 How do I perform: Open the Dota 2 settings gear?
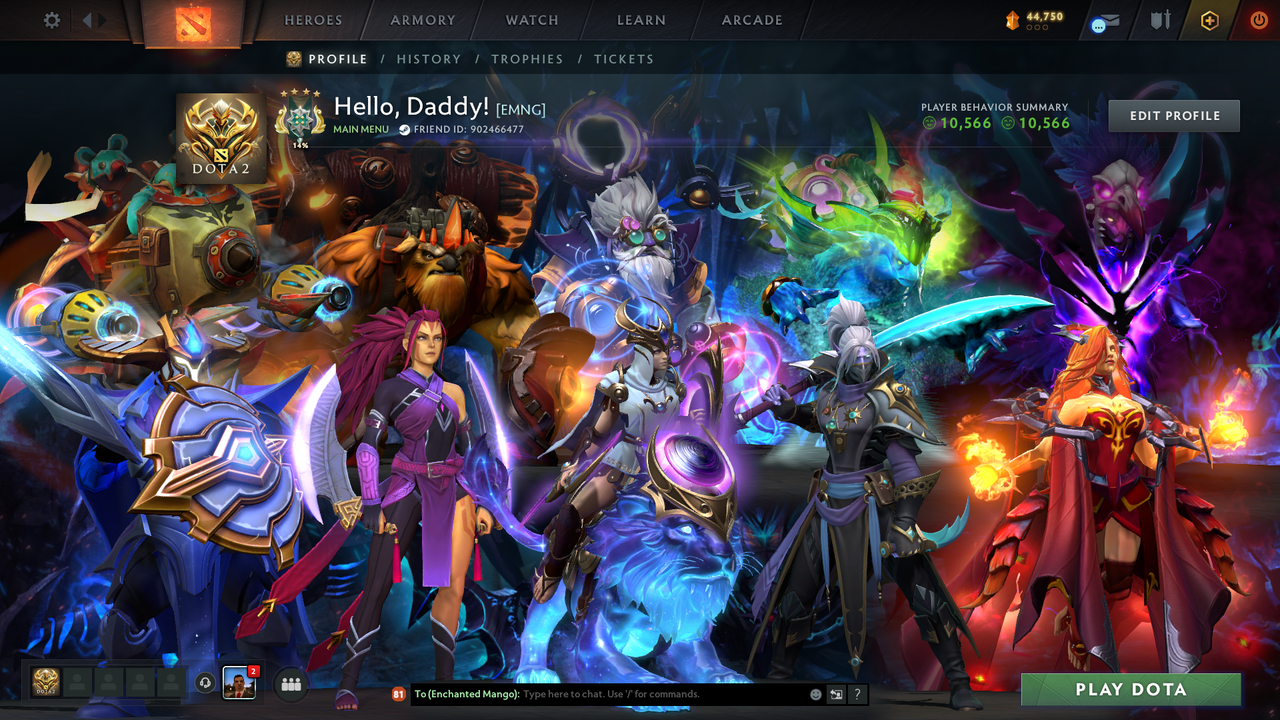coord(52,19)
